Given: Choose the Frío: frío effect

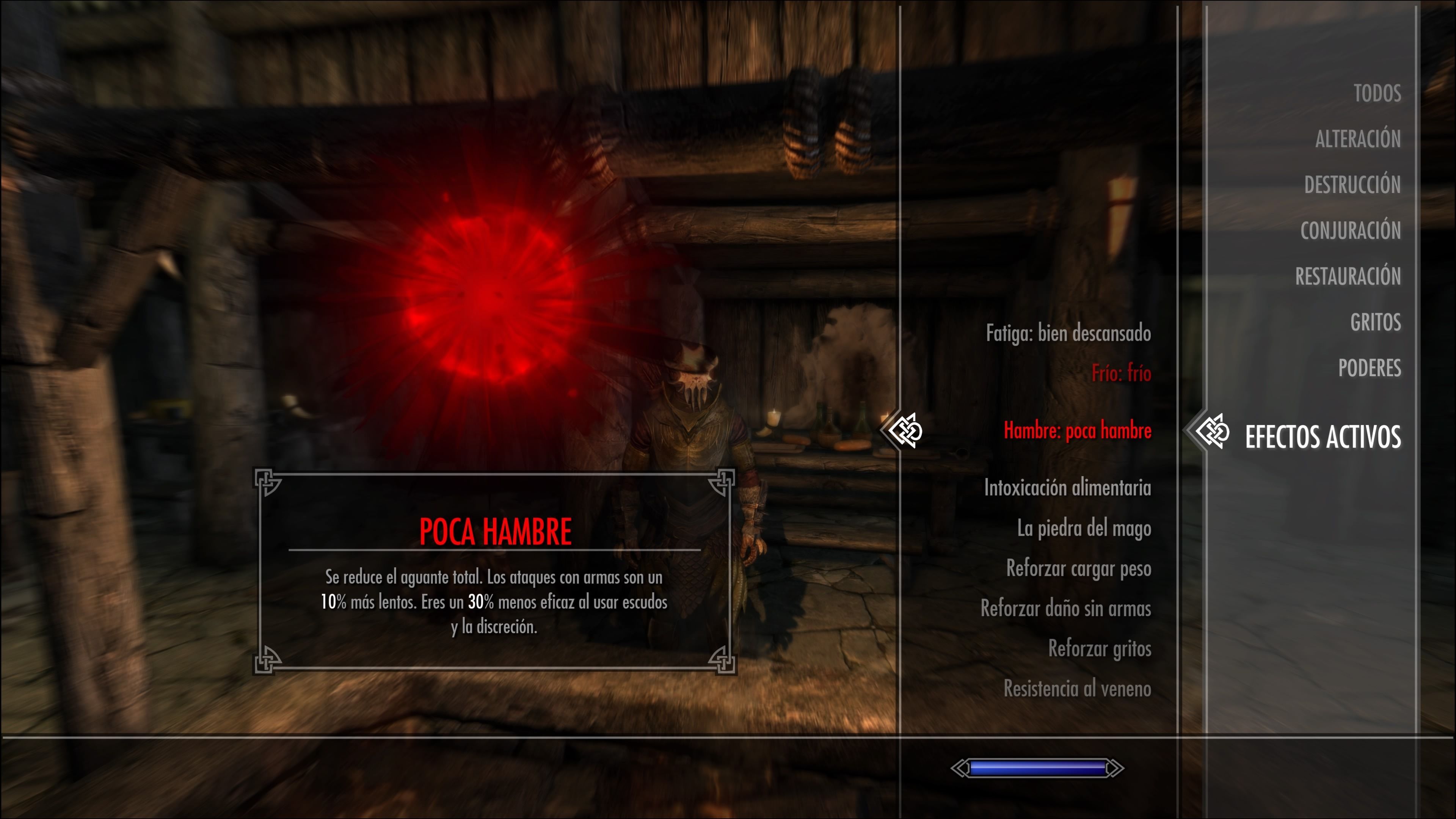Looking at the screenshot, I should pos(1121,373).
